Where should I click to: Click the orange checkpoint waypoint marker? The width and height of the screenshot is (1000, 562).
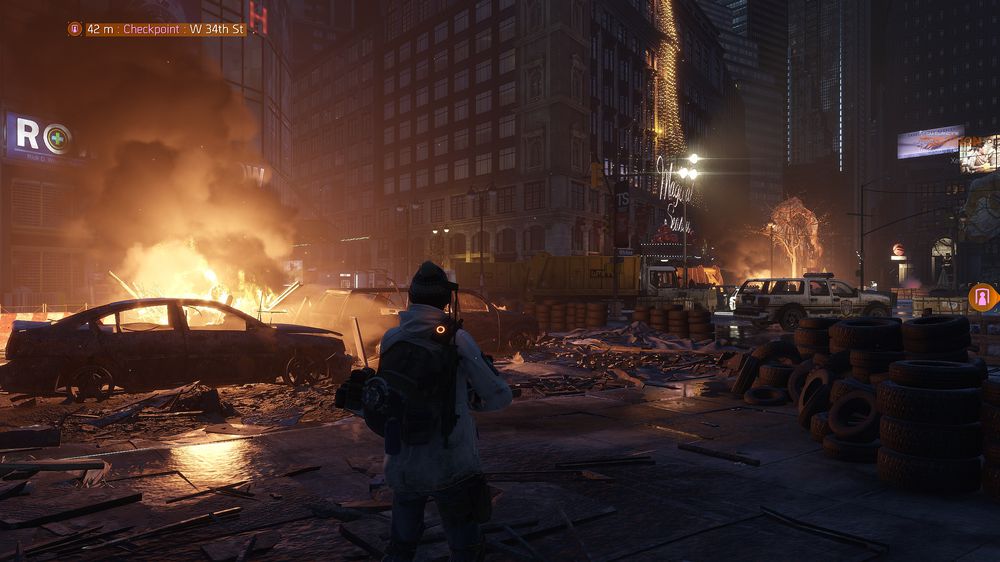982,297
